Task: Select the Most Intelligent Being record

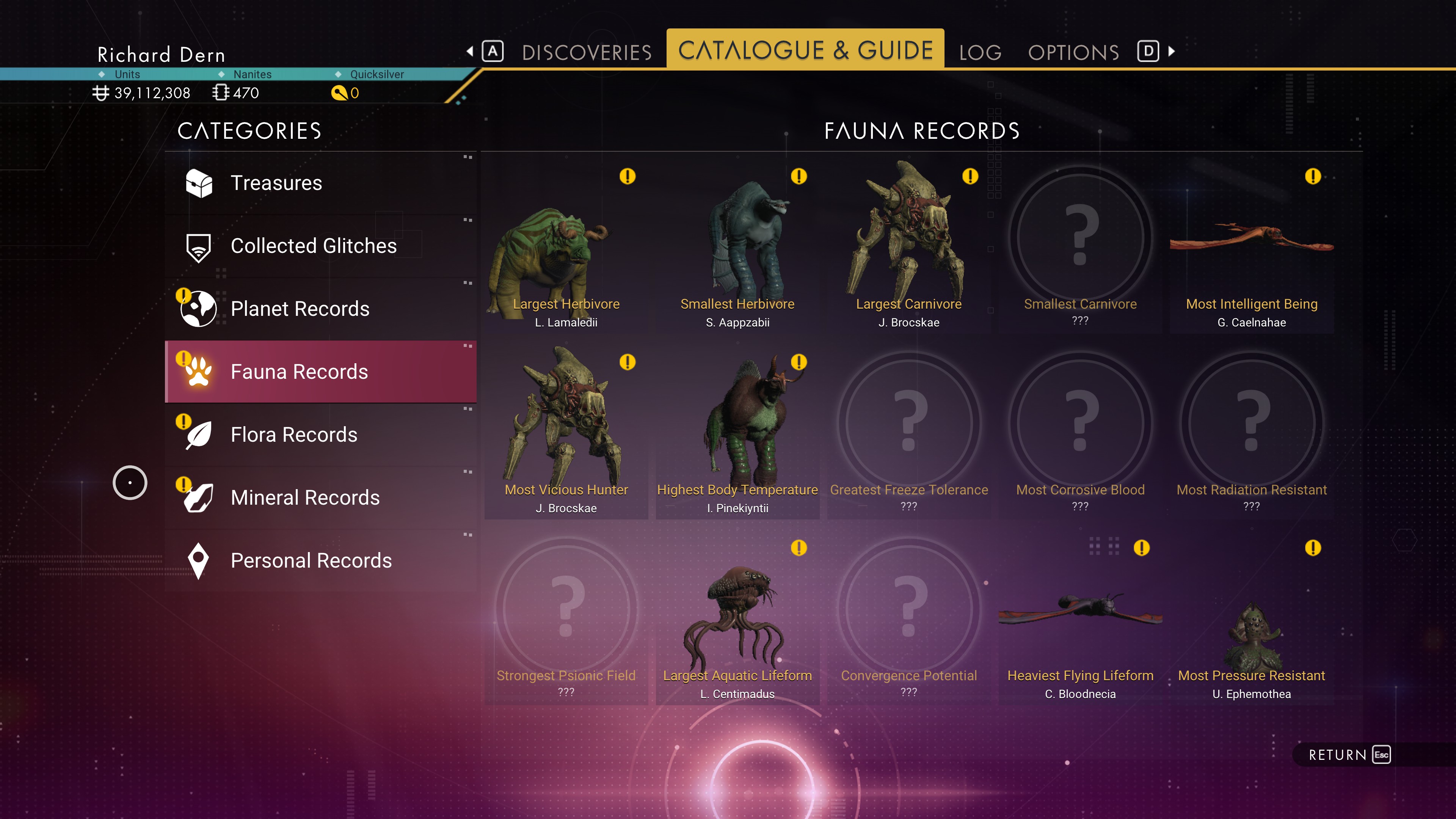Action: tap(1251, 249)
